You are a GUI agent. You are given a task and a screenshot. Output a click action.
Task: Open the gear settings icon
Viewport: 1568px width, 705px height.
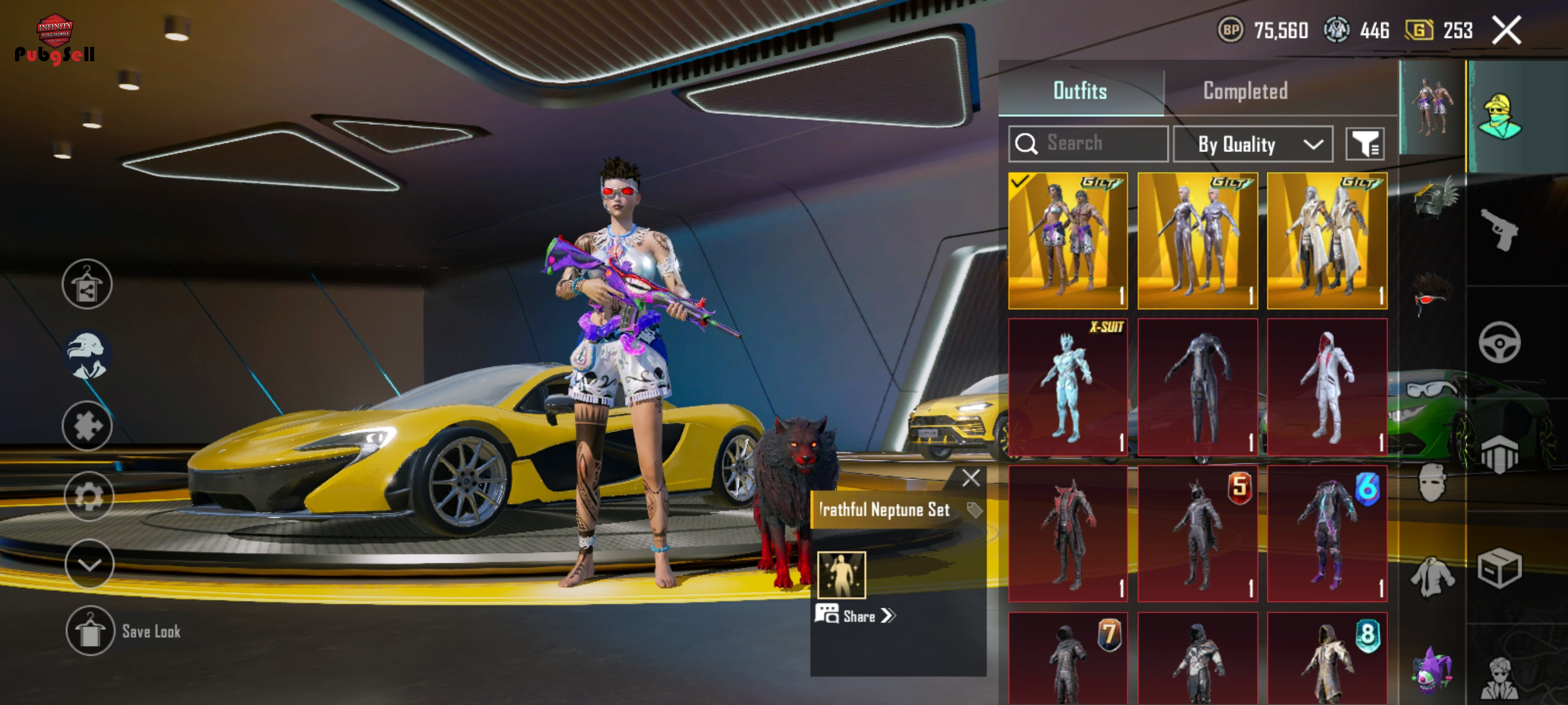tap(88, 496)
